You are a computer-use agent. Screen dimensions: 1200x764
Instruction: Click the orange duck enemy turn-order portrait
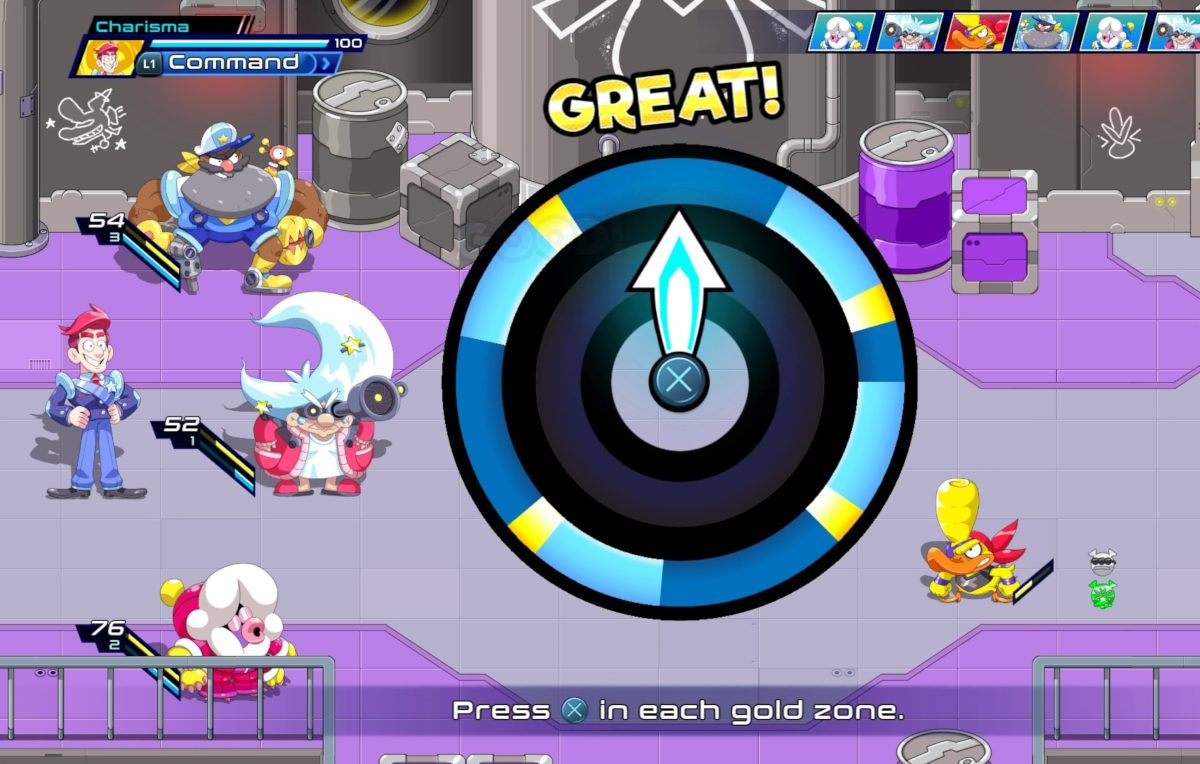pos(976,32)
